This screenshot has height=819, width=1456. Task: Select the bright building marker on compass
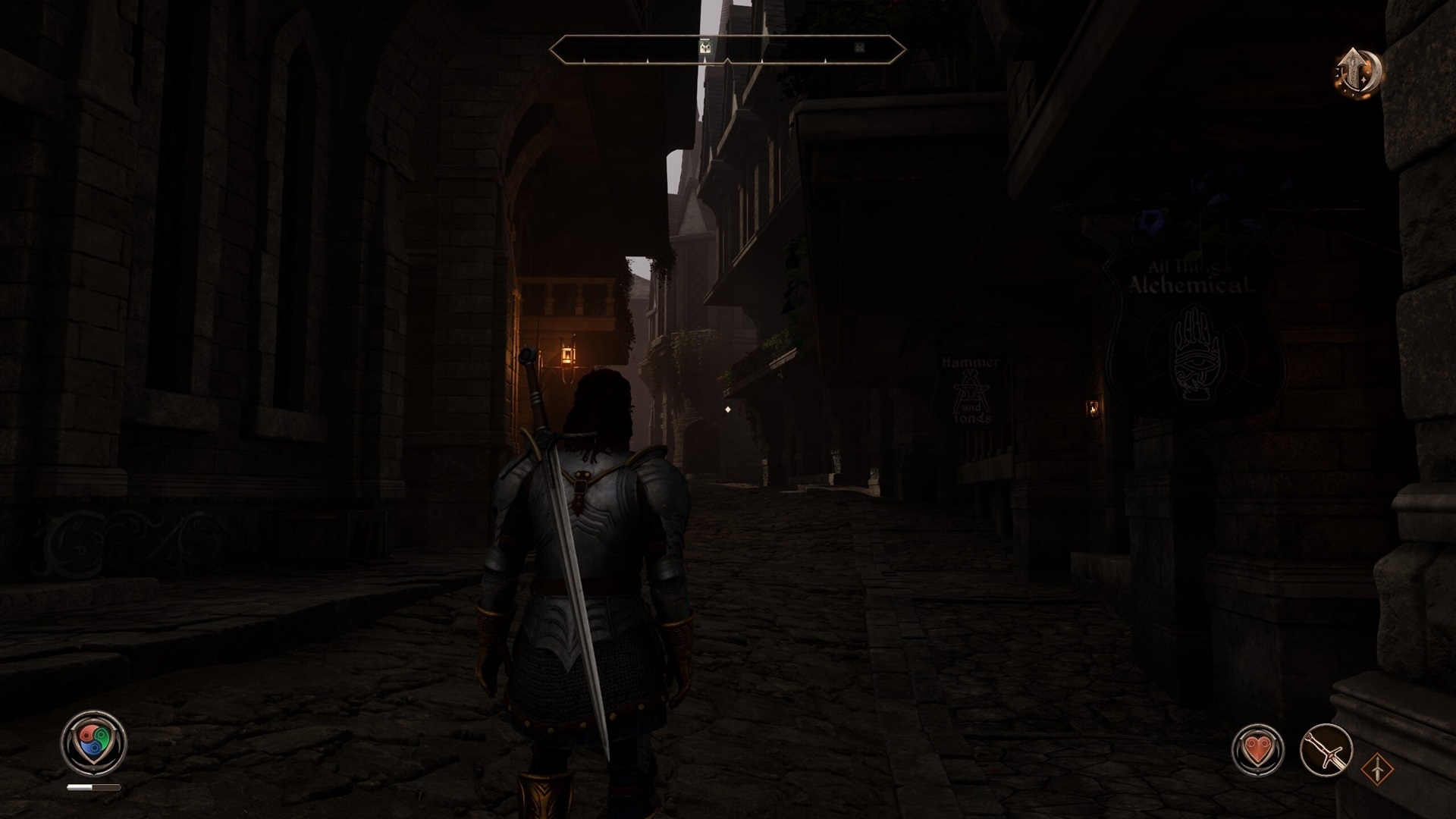click(706, 47)
